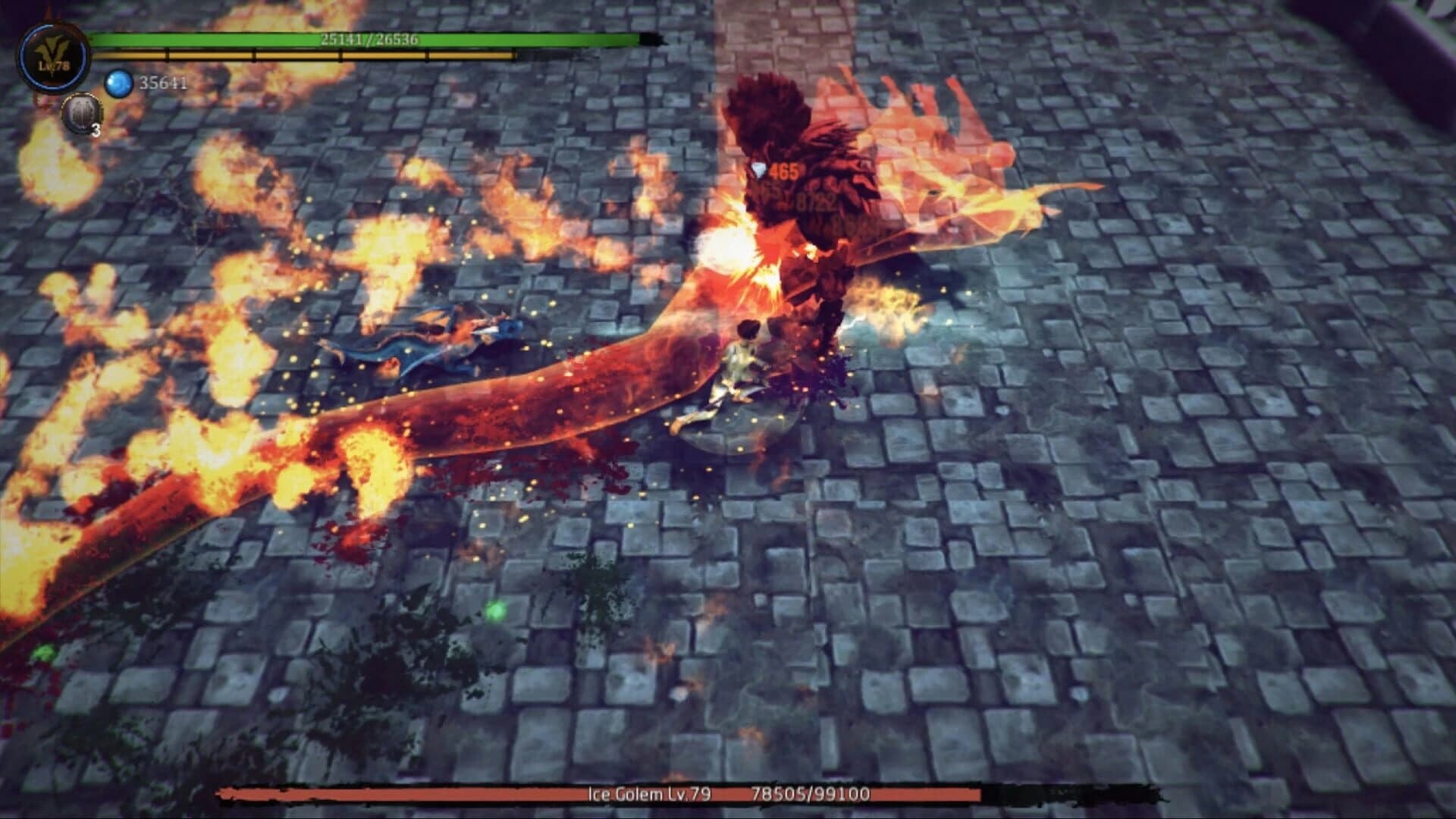The height and width of the screenshot is (819, 1456).
Task: Click the blue orb currency icon
Action: click(x=120, y=82)
